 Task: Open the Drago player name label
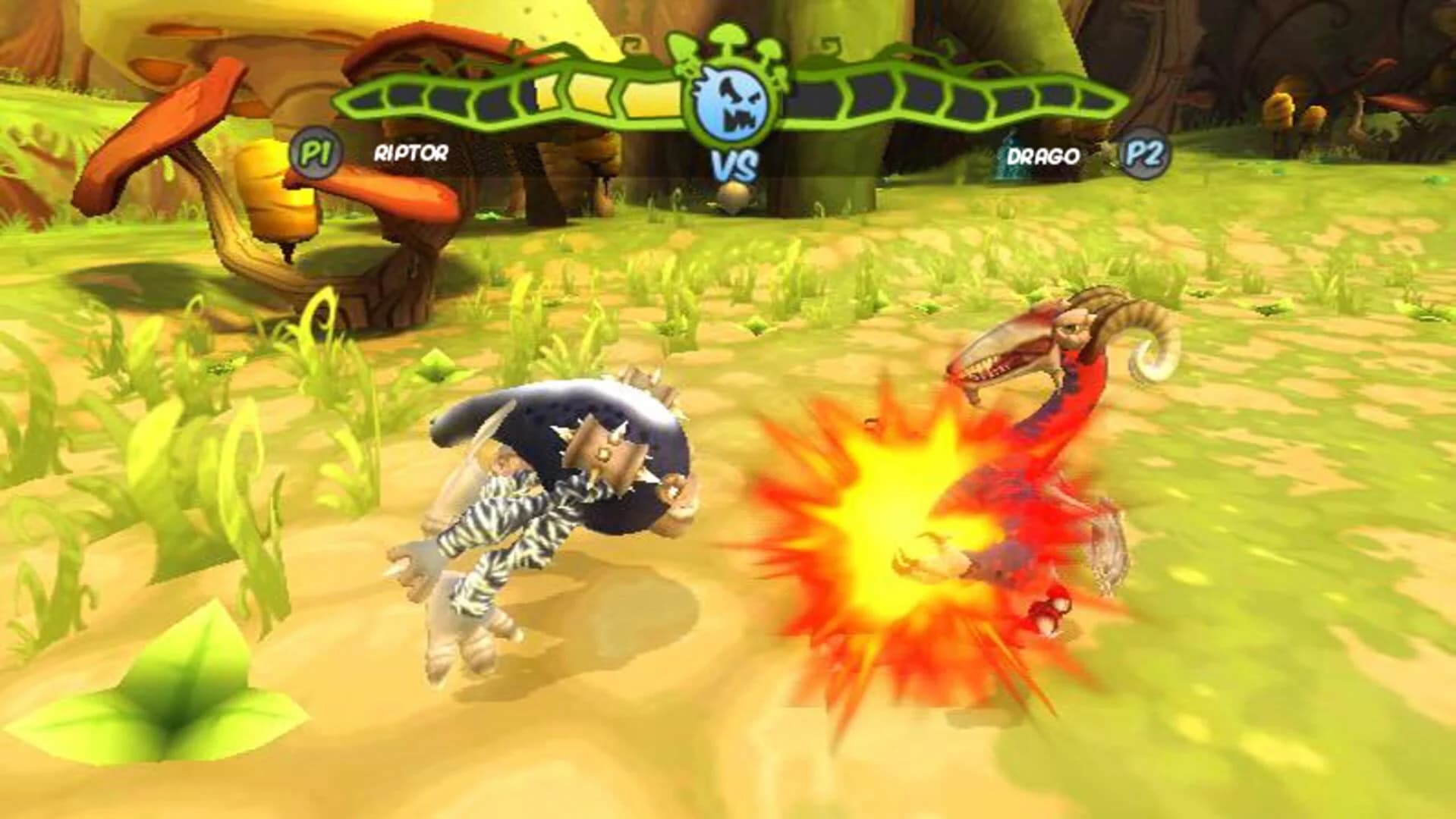1043,155
